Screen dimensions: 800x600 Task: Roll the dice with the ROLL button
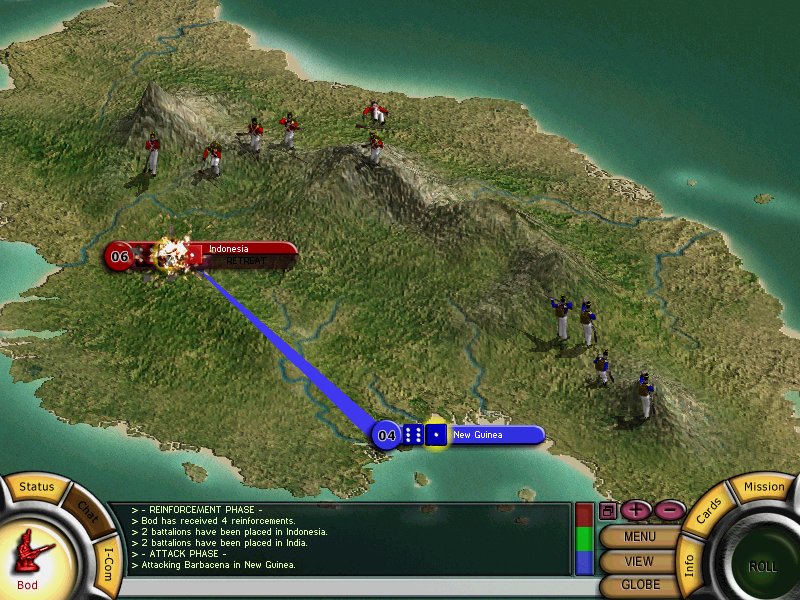(762, 565)
